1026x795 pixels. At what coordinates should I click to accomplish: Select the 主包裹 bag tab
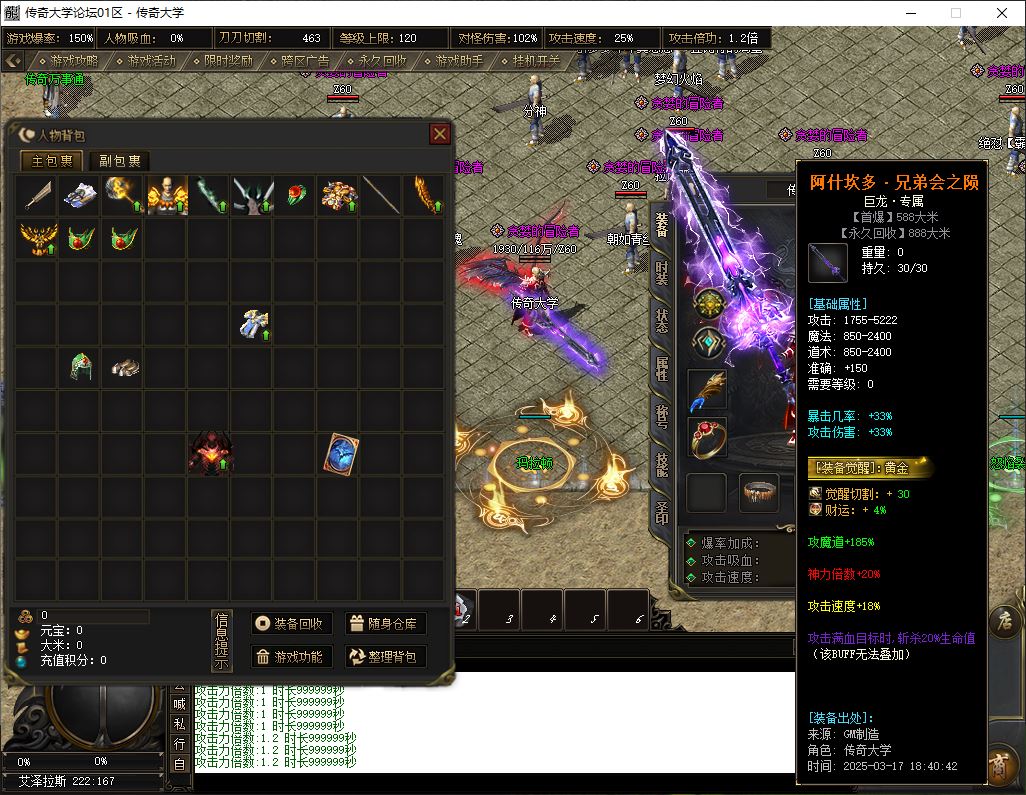click(x=52, y=161)
